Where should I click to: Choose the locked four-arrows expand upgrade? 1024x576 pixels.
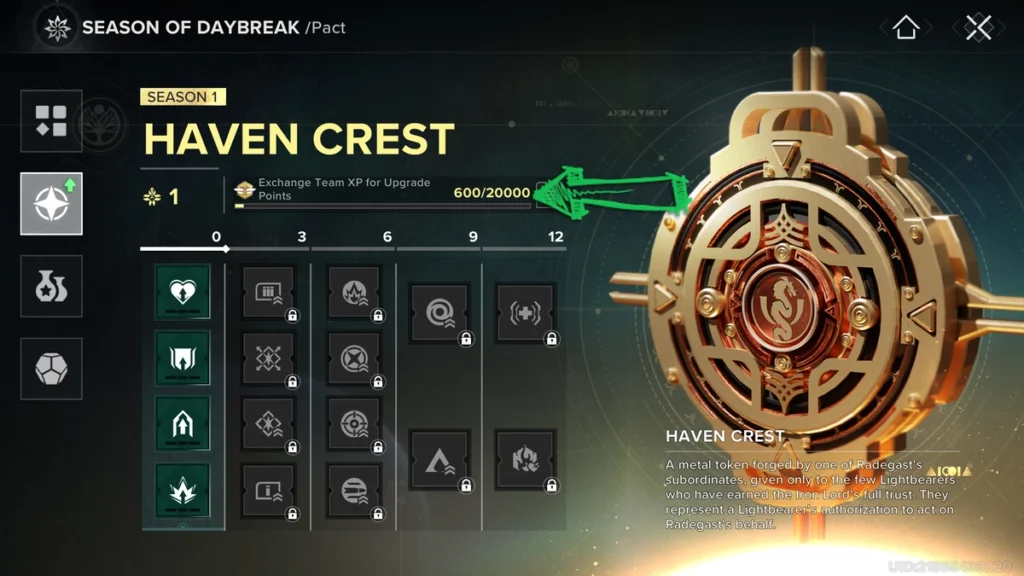point(268,359)
